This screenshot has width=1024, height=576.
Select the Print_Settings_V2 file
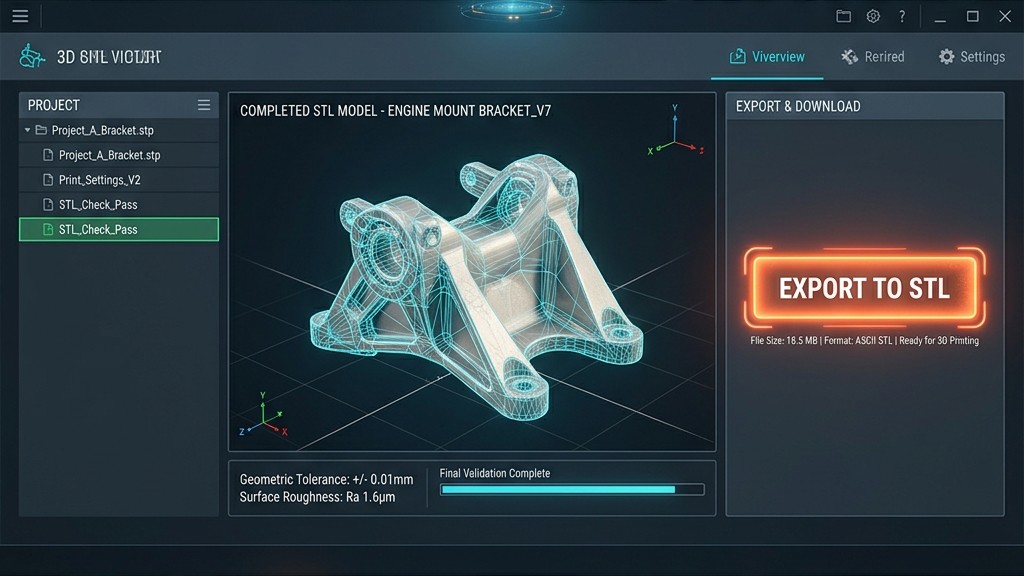pyautogui.click(x=99, y=180)
